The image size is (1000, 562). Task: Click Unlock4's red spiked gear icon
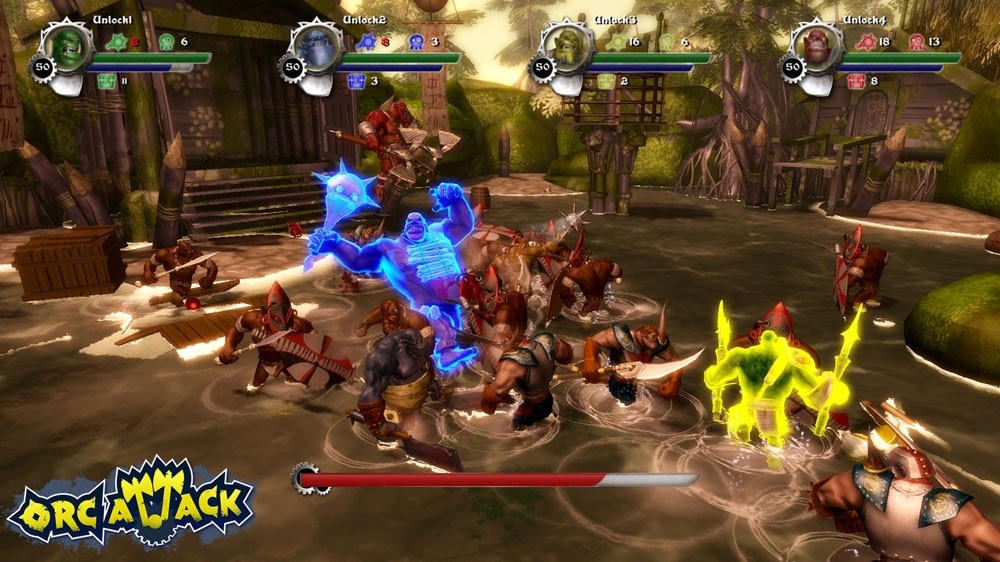tap(867, 42)
